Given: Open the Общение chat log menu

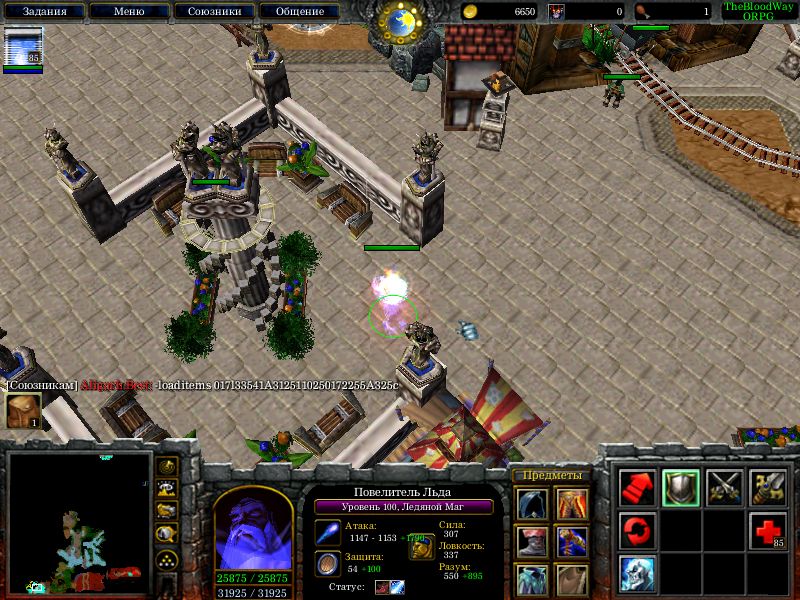Looking at the screenshot, I should point(298,12).
